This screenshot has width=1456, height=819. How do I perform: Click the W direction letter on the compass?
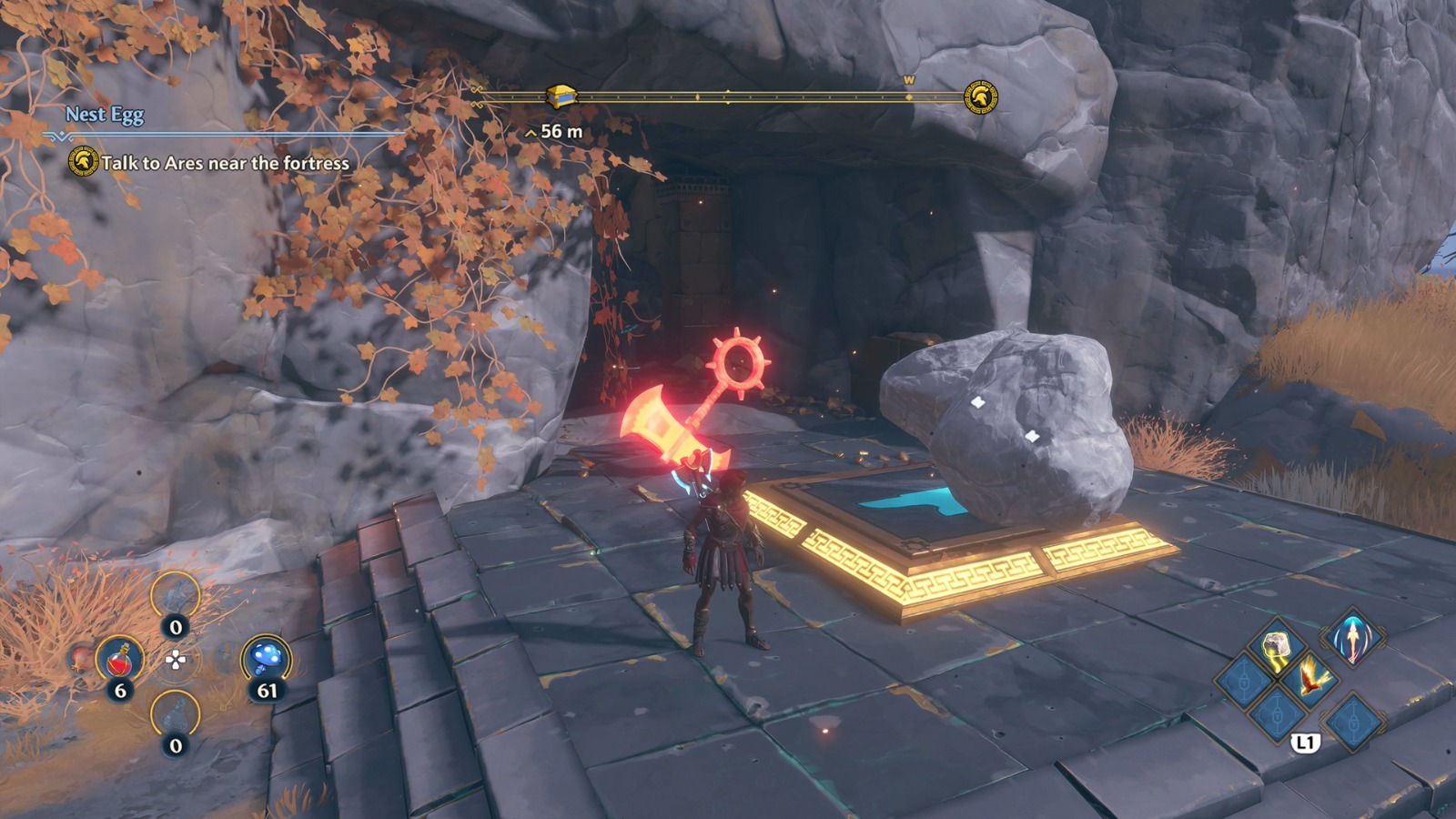pos(907,81)
